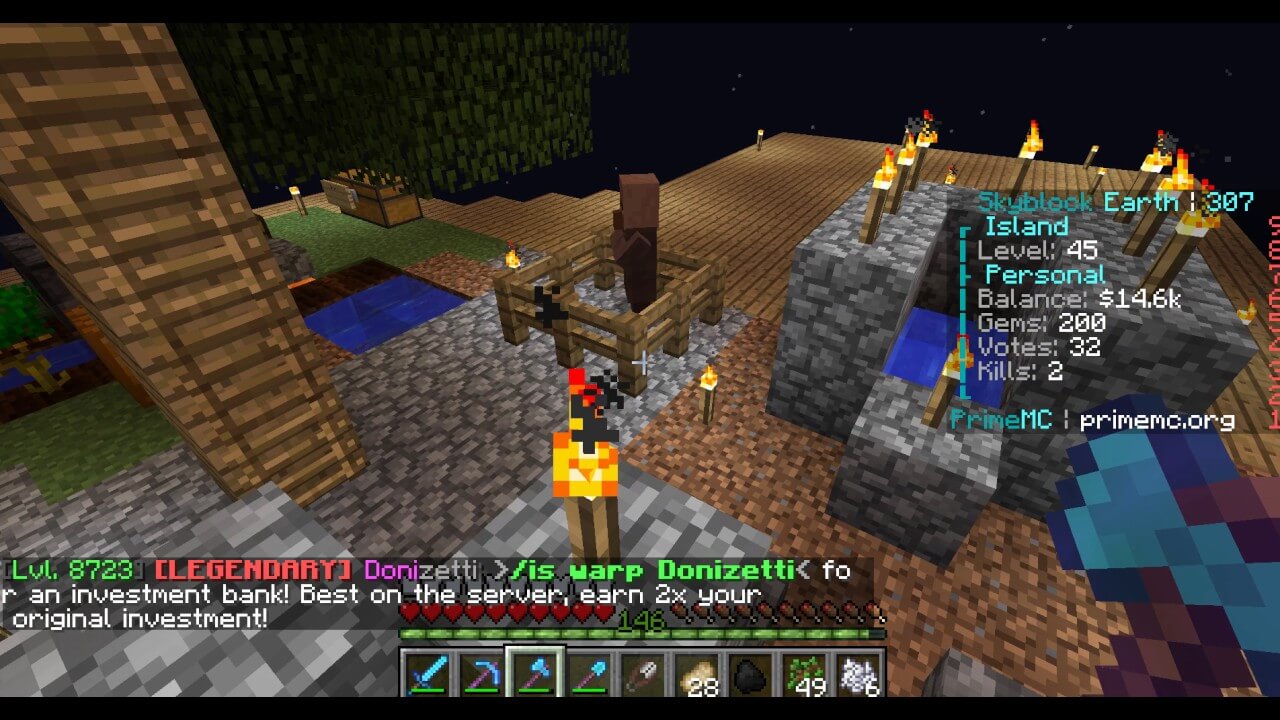Switch to the diamond shovel slot
Screen dimensions: 1280x720
[588, 673]
